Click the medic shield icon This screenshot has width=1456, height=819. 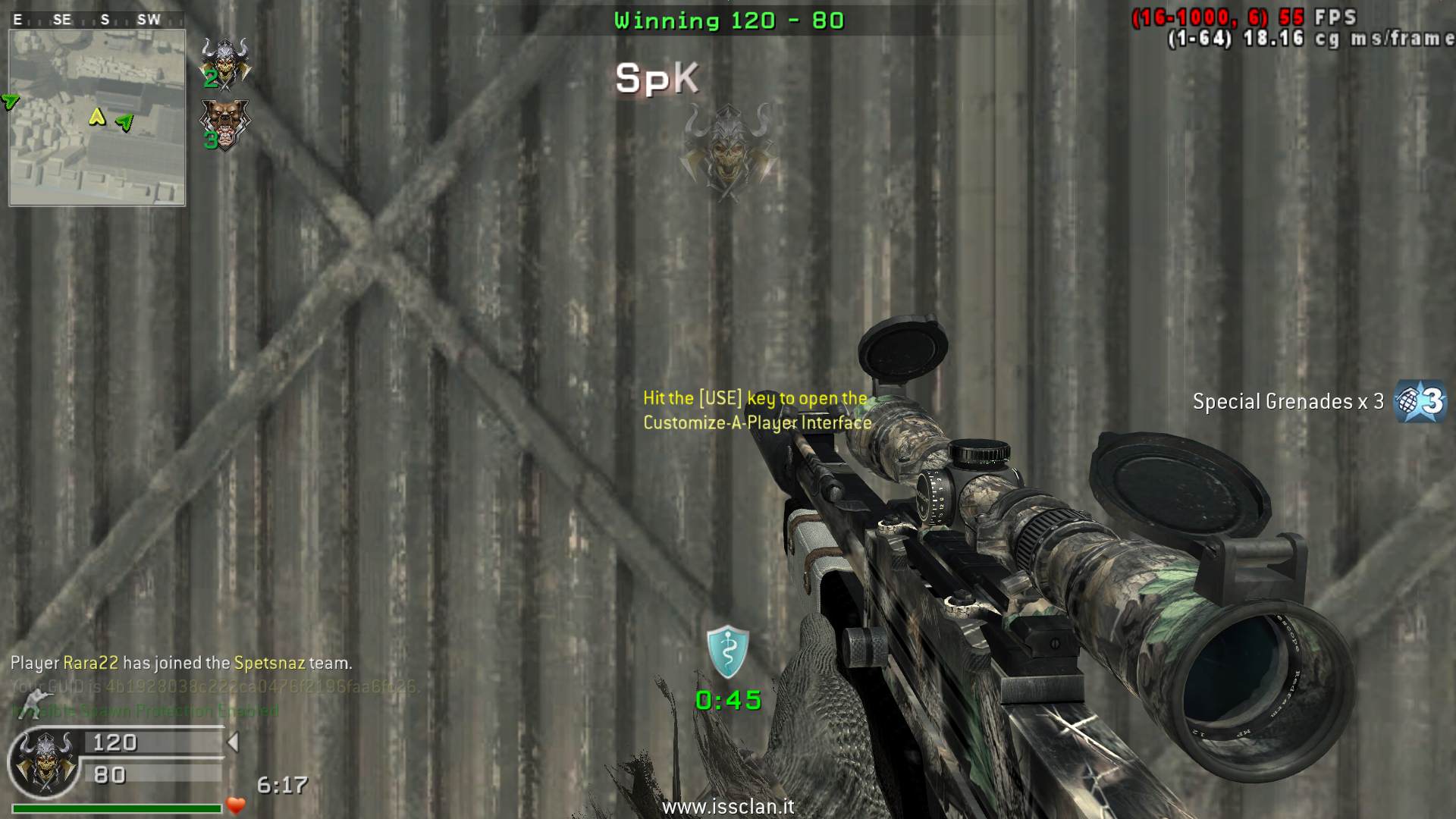tap(728, 651)
